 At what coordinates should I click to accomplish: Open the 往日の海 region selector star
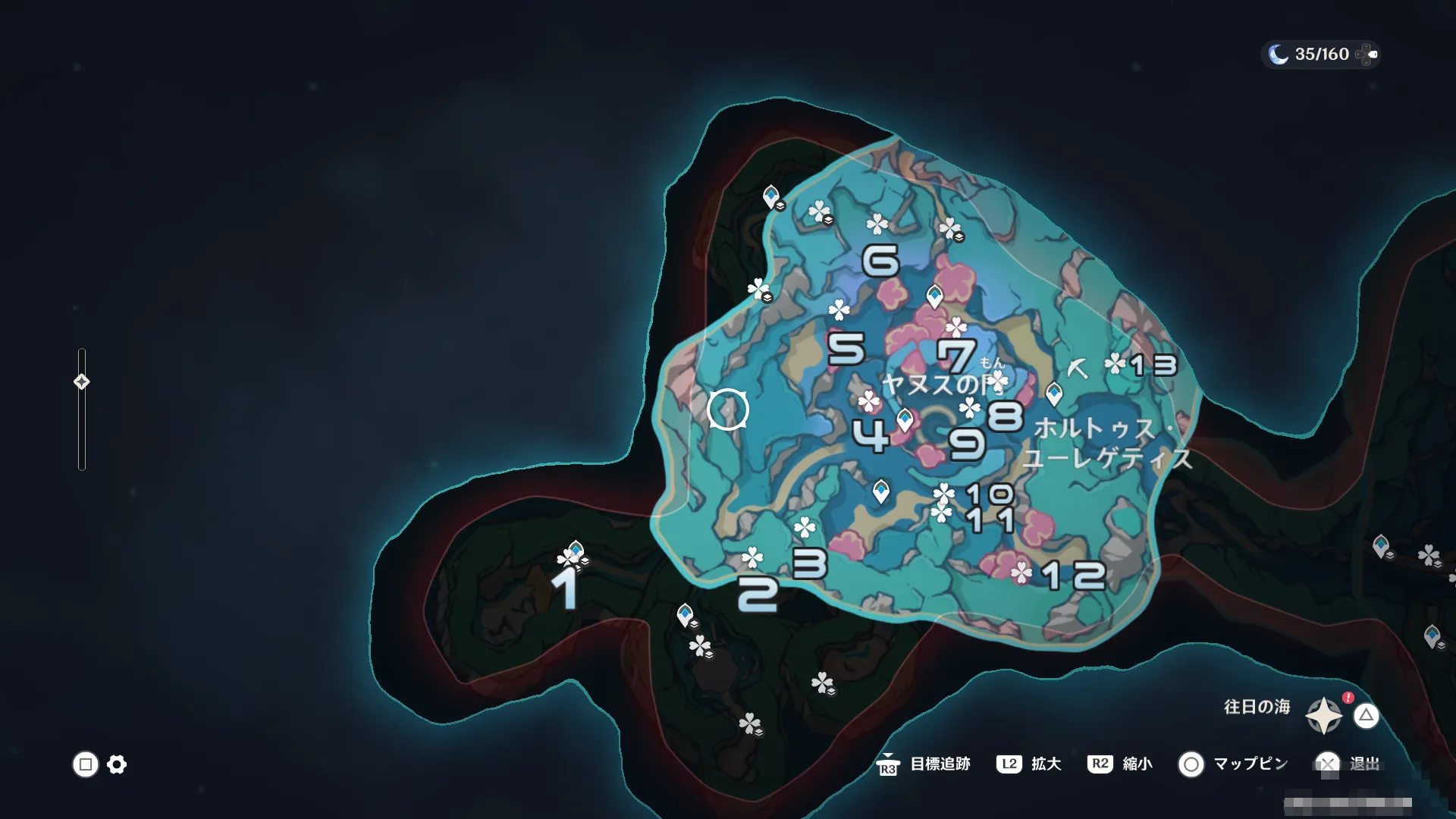(x=1323, y=715)
